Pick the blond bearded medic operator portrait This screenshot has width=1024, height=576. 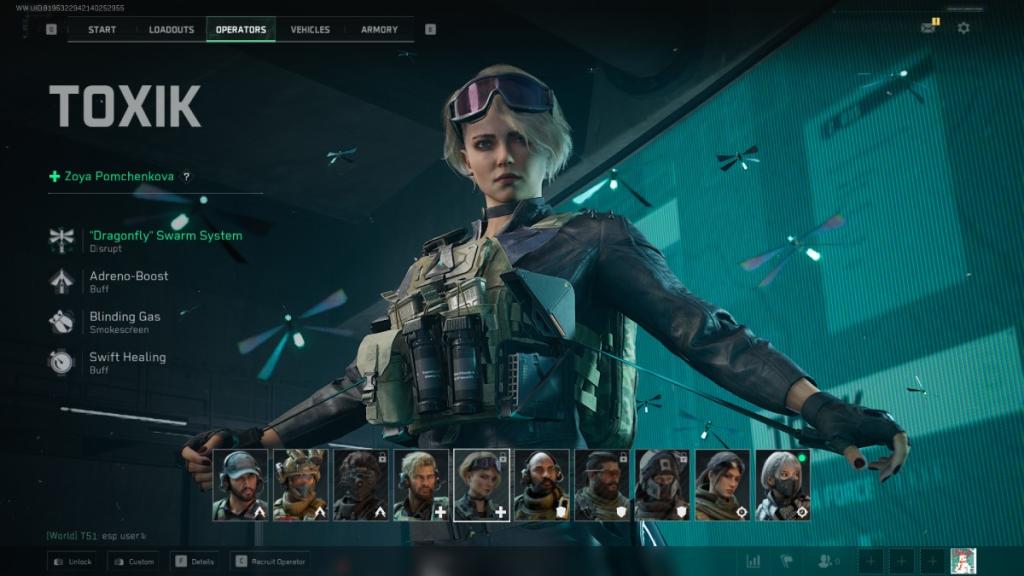point(421,485)
